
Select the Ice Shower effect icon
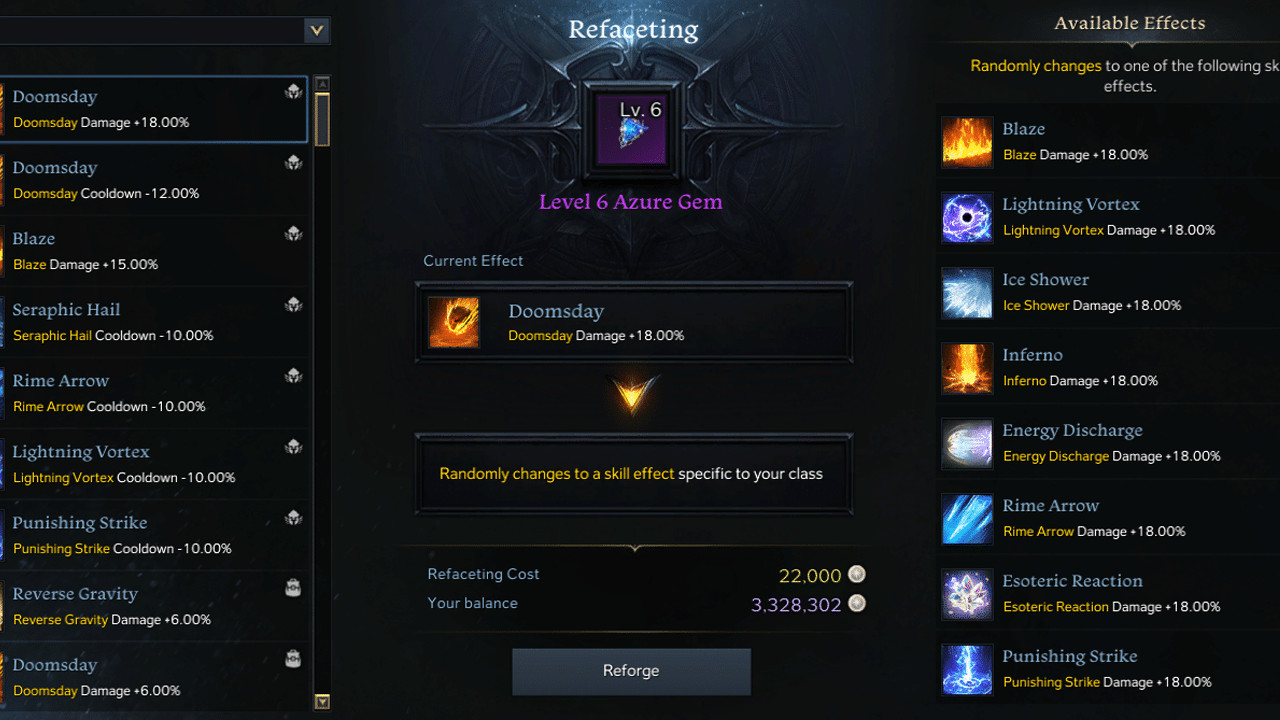[966, 293]
